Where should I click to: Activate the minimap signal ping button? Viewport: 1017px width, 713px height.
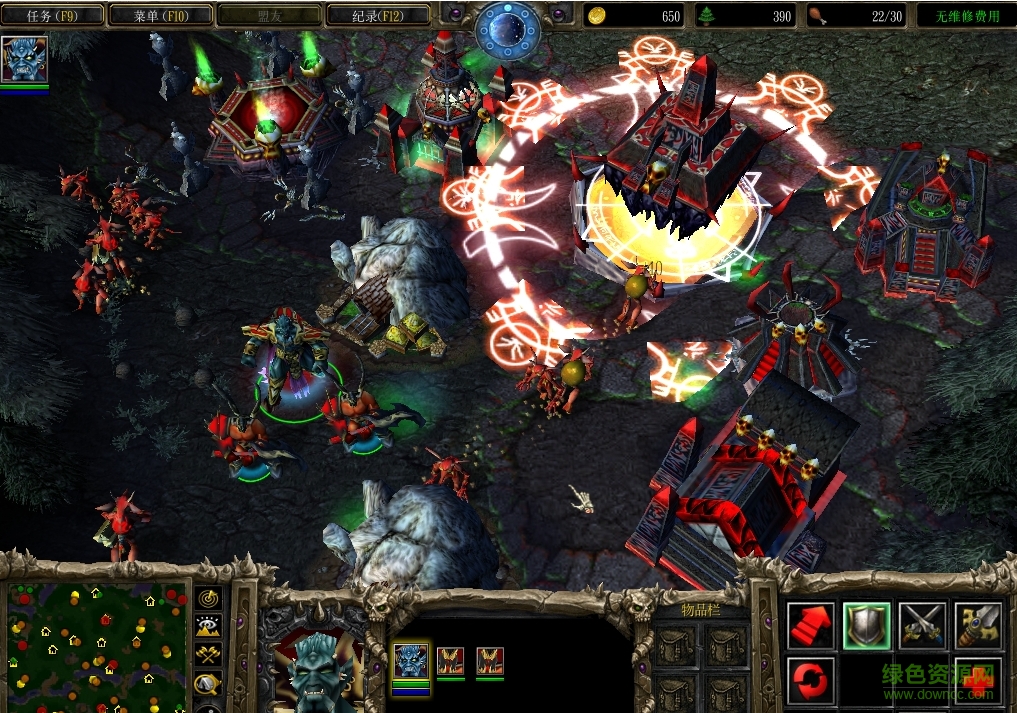pyautogui.click(x=209, y=598)
